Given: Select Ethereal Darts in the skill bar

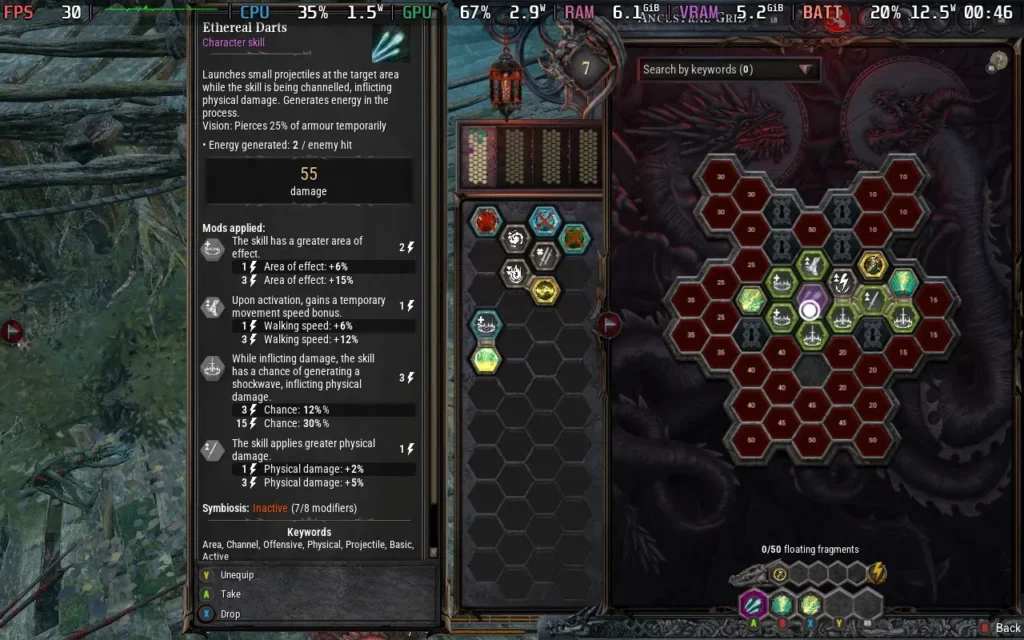Looking at the screenshot, I should (x=751, y=604).
